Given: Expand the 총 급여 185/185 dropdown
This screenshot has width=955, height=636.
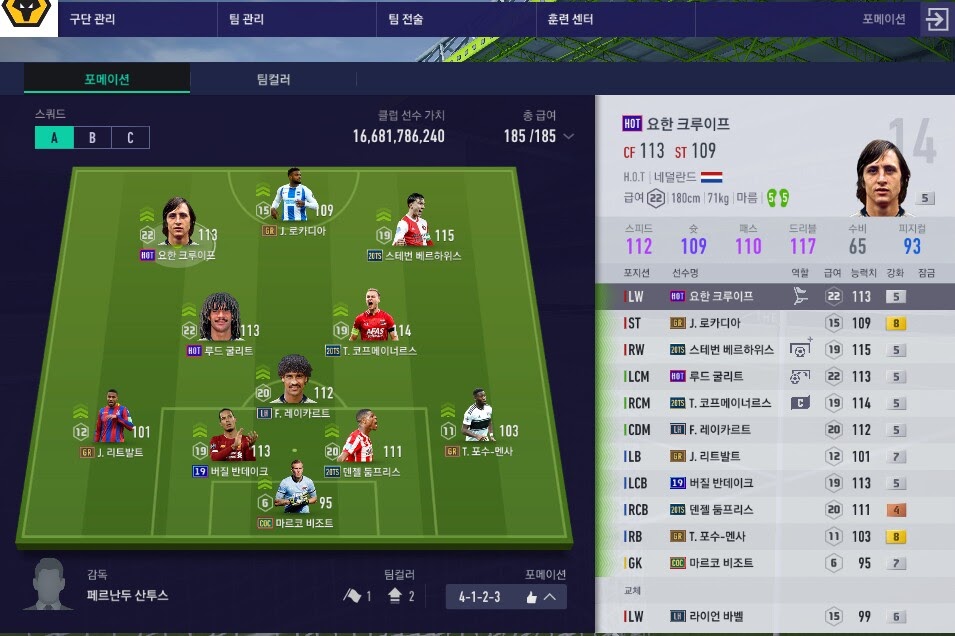Looking at the screenshot, I should point(568,136).
